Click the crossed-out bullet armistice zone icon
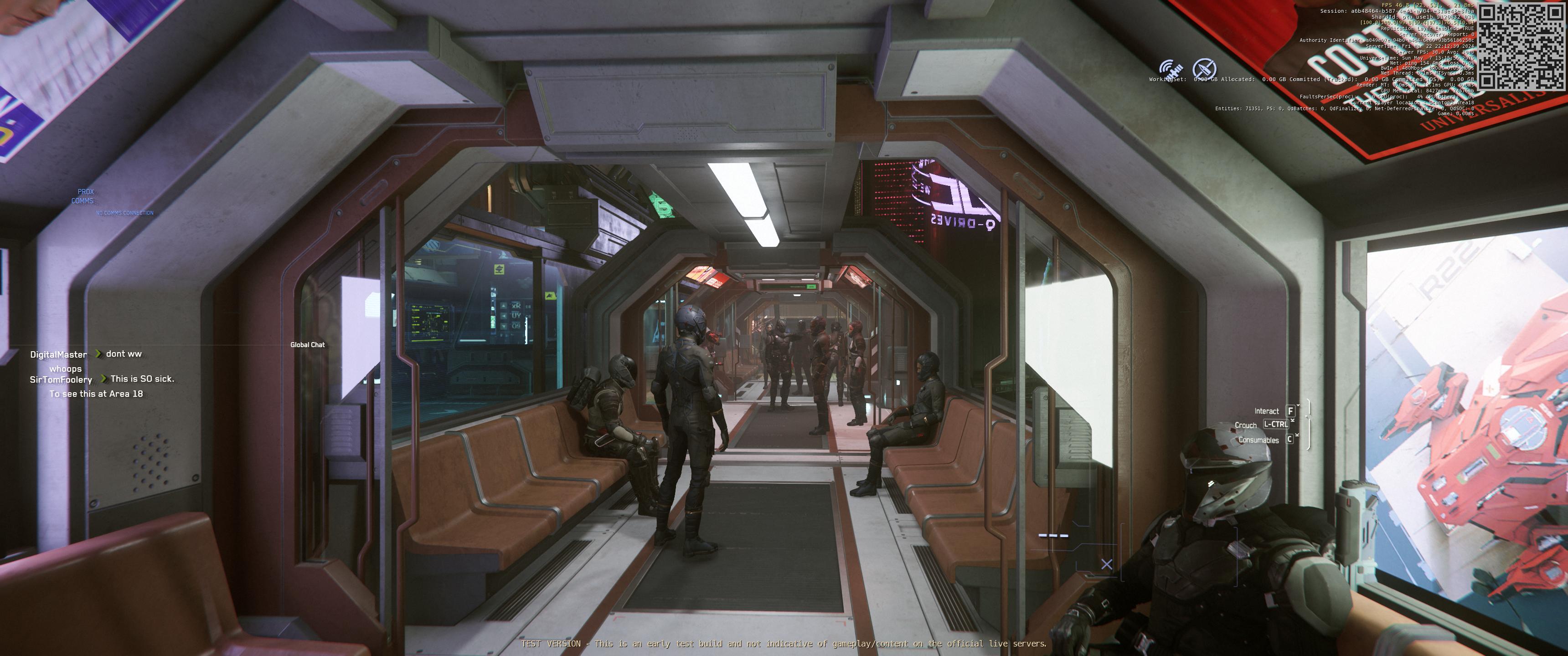 (x=1203, y=69)
